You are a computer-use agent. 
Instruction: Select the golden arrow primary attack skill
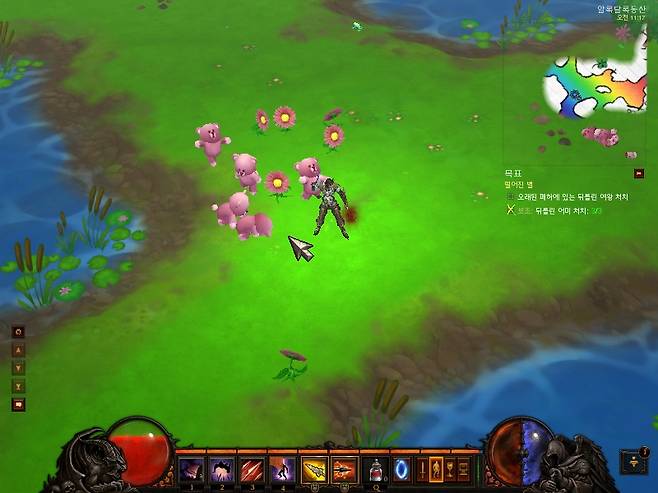coord(314,469)
